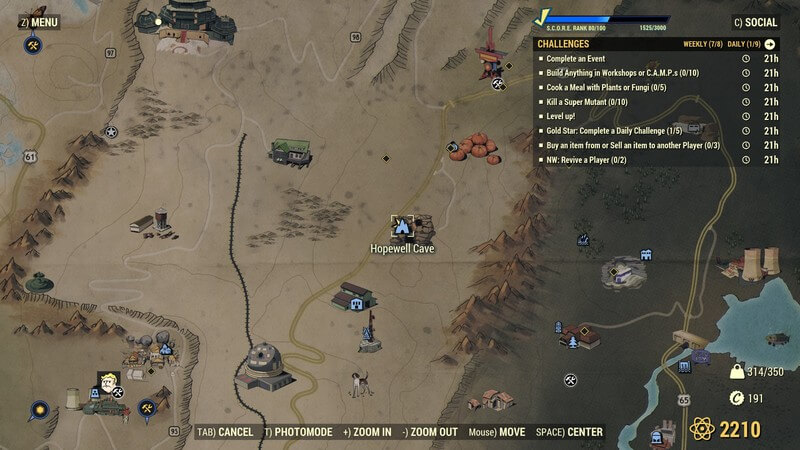Switch to the Daily challenges tab

[x=742, y=44]
